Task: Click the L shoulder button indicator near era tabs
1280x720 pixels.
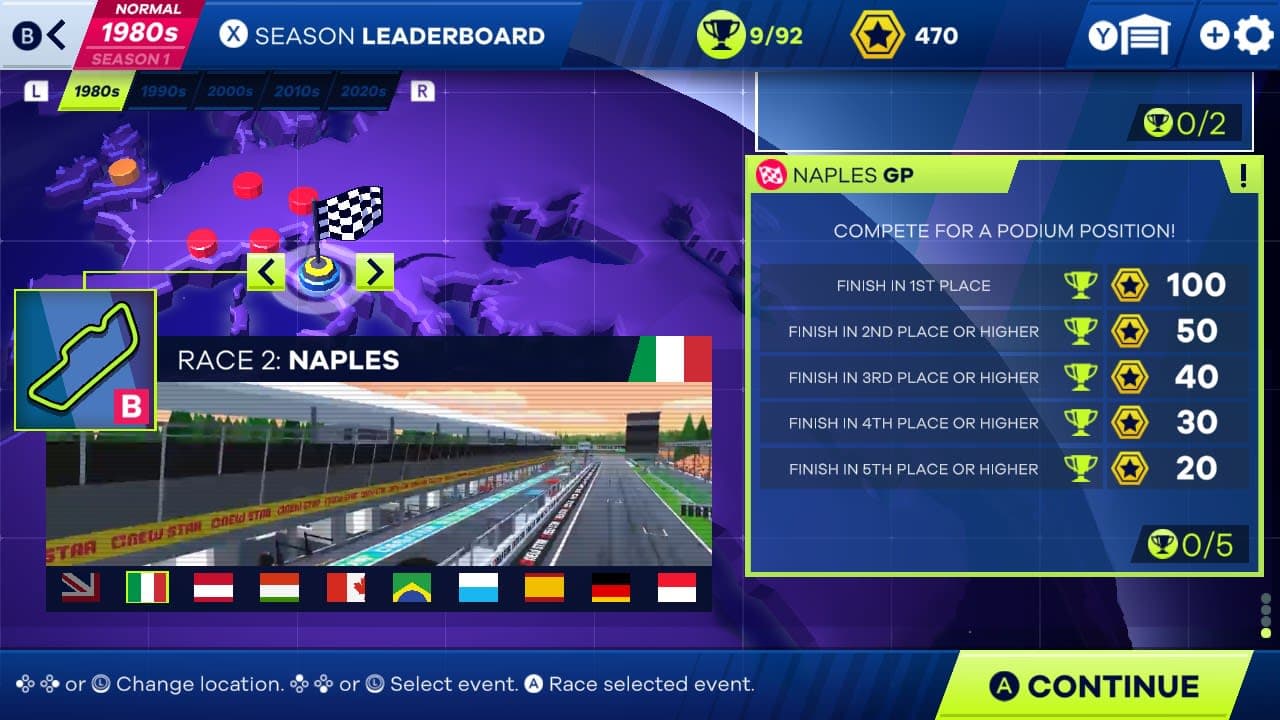Action: coord(34,90)
